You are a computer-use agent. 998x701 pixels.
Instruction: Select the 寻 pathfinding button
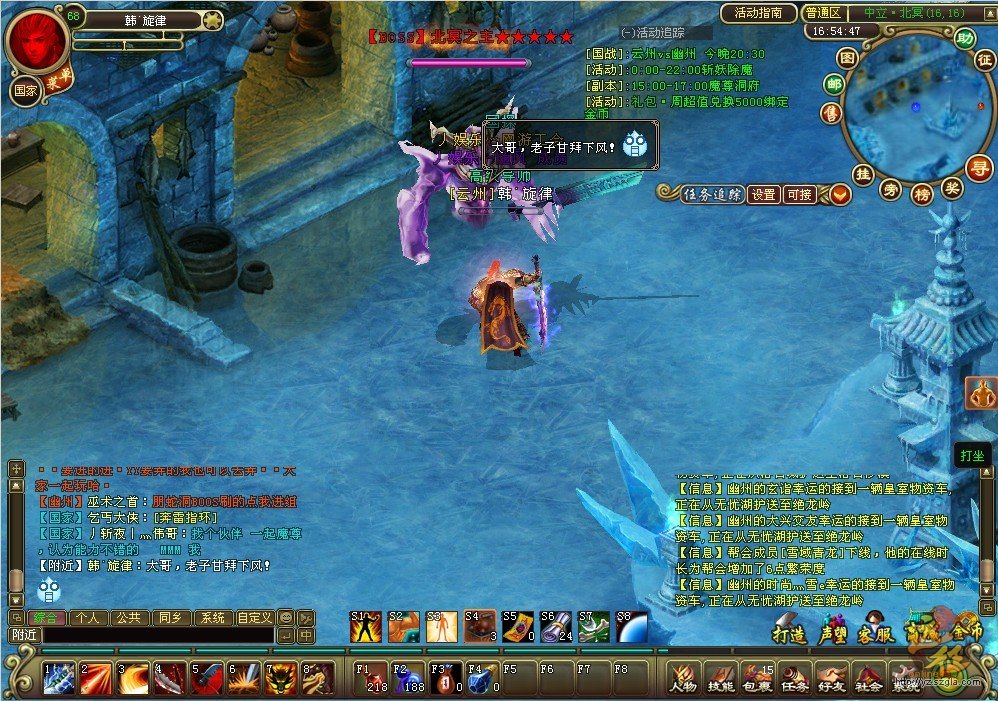tap(978, 167)
